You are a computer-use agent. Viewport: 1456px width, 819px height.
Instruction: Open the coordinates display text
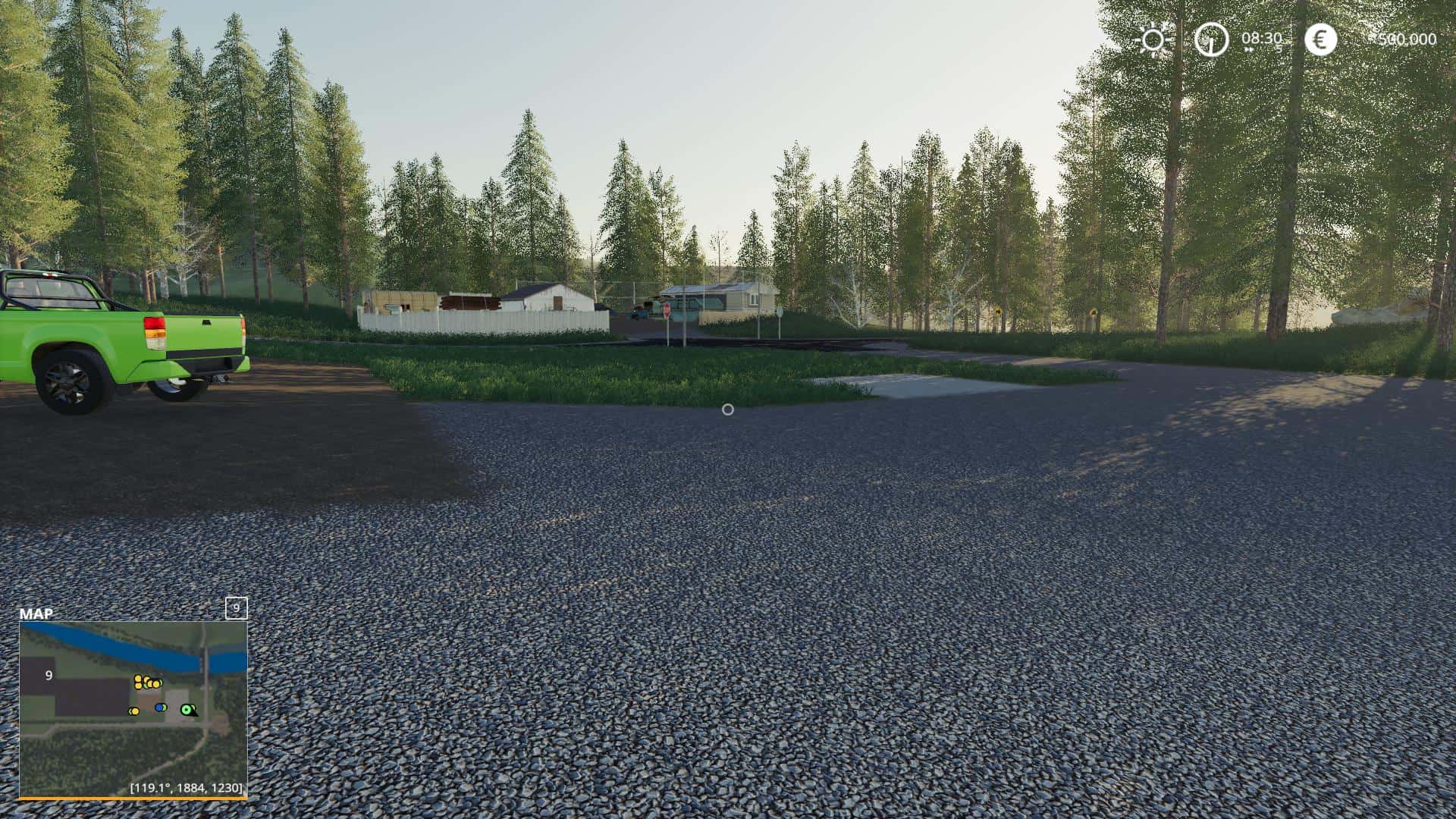click(187, 787)
